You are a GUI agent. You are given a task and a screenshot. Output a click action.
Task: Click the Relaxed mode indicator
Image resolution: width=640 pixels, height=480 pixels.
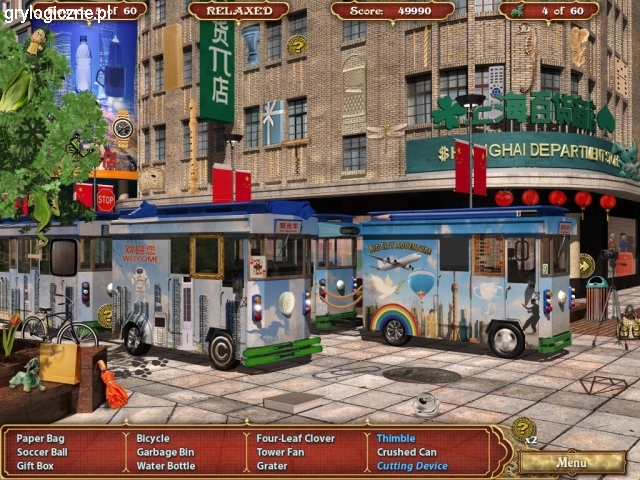238,10
